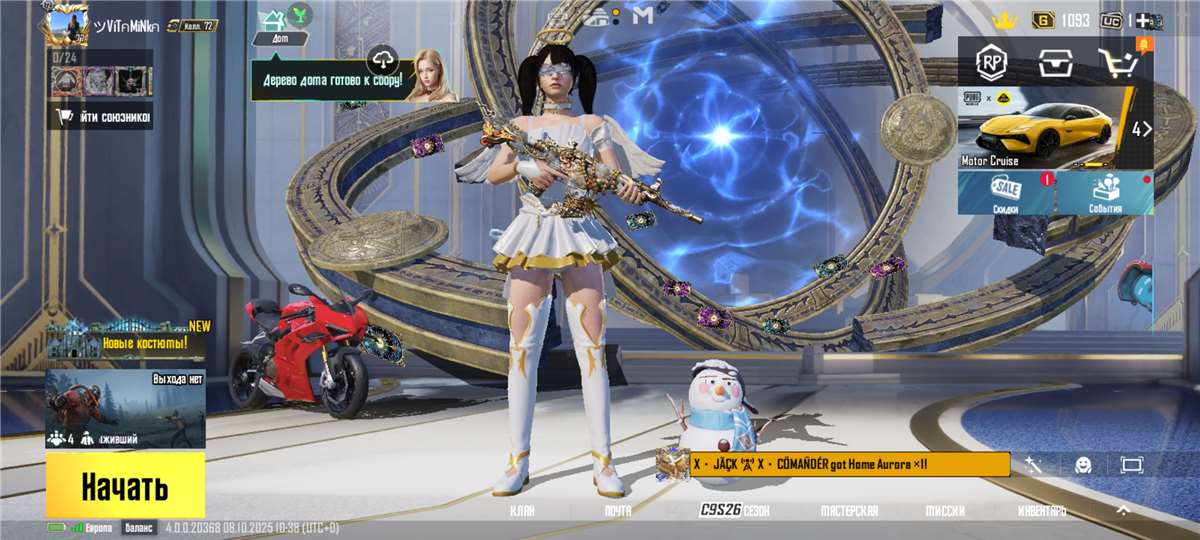Open the mode selection card above Начать

pos(125,409)
